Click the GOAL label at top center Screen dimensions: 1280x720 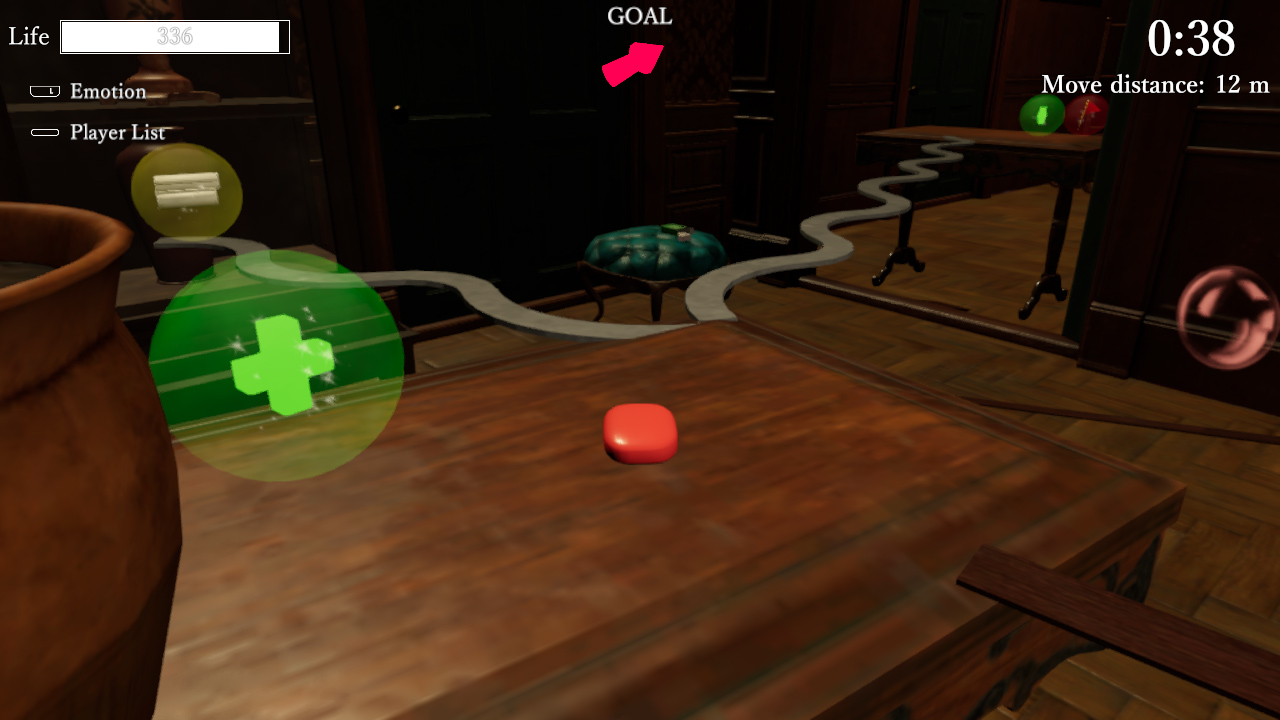[639, 16]
